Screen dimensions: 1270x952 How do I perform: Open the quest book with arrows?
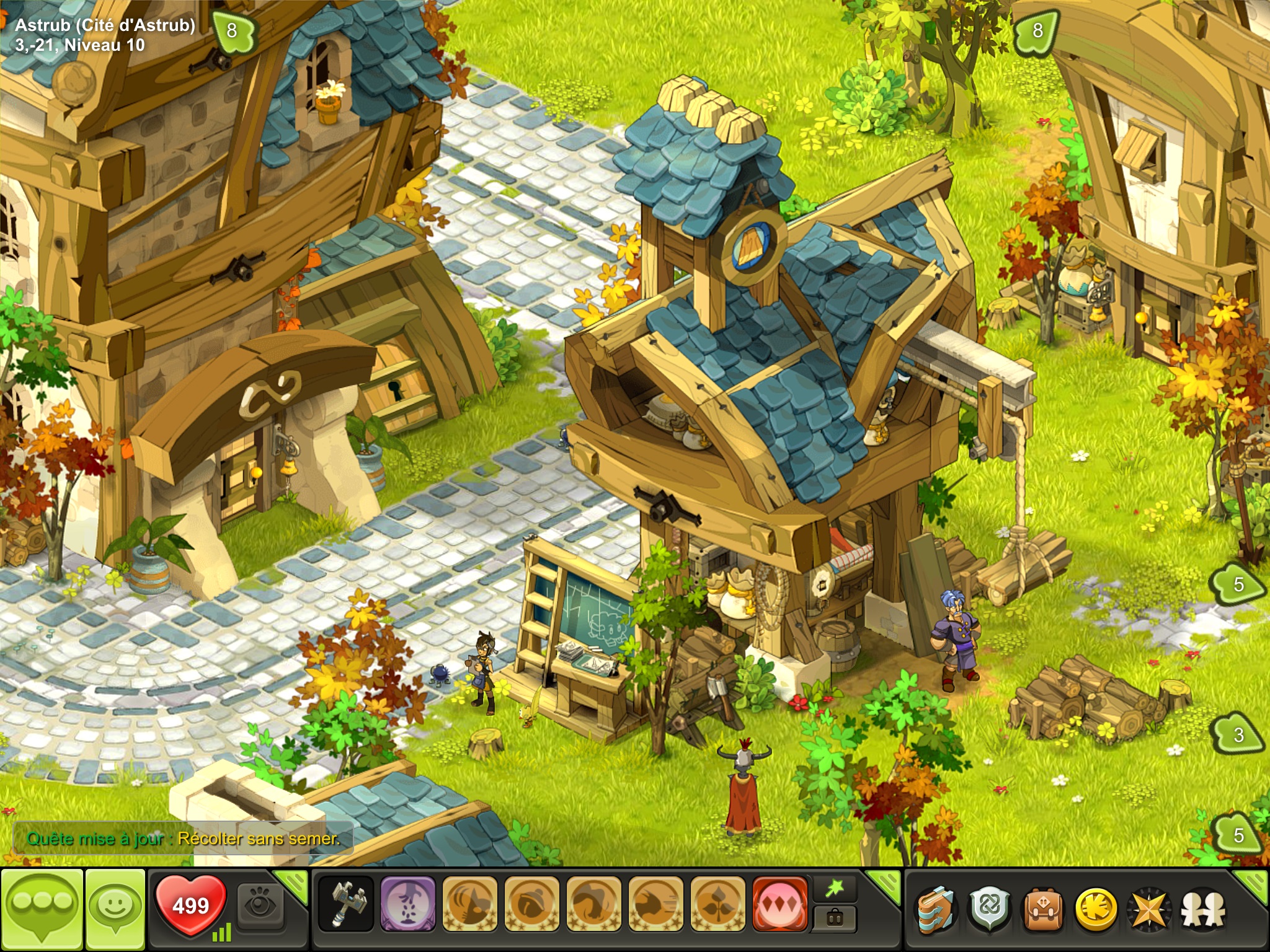(x=937, y=909)
